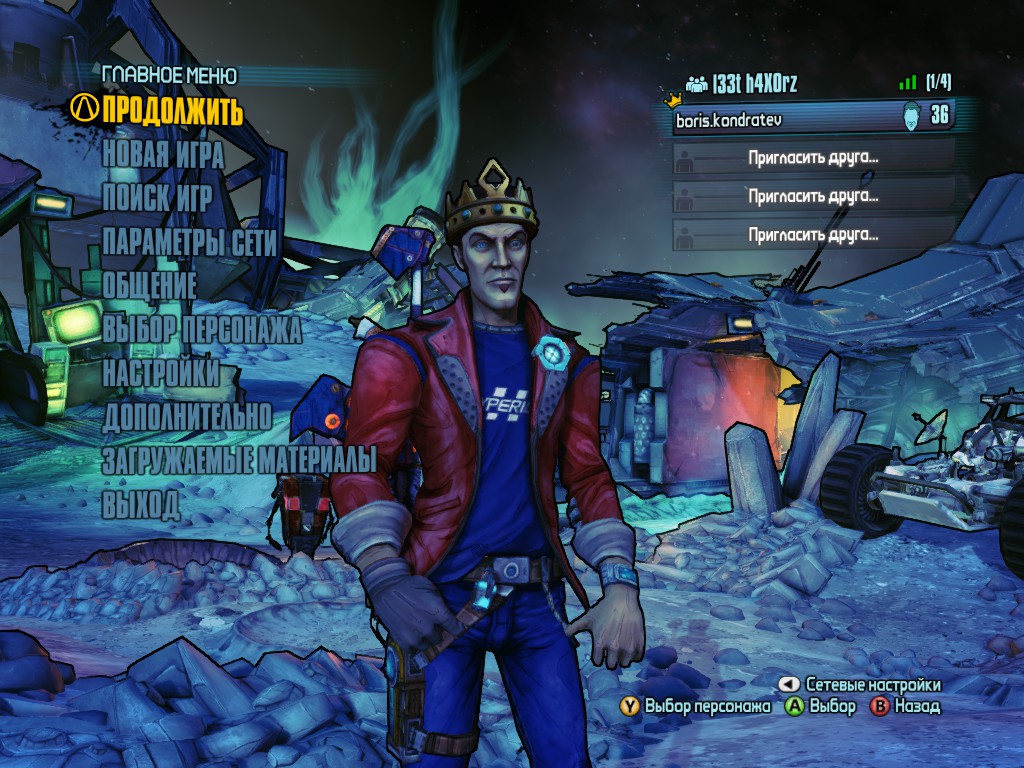
Task: Open ВЫБОР ПЕРСОНАЖА character select
Action: pyautogui.click(x=201, y=329)
